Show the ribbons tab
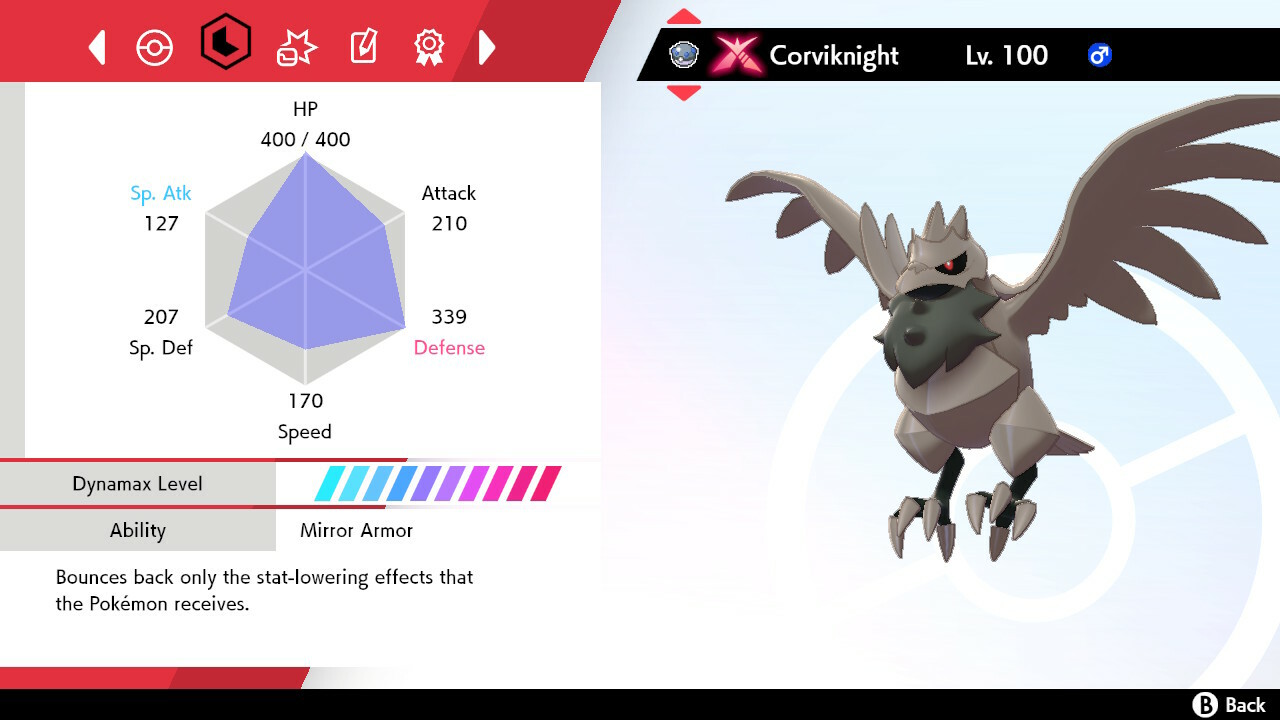This screenshot has width=1280, height=720. point(429,46)
